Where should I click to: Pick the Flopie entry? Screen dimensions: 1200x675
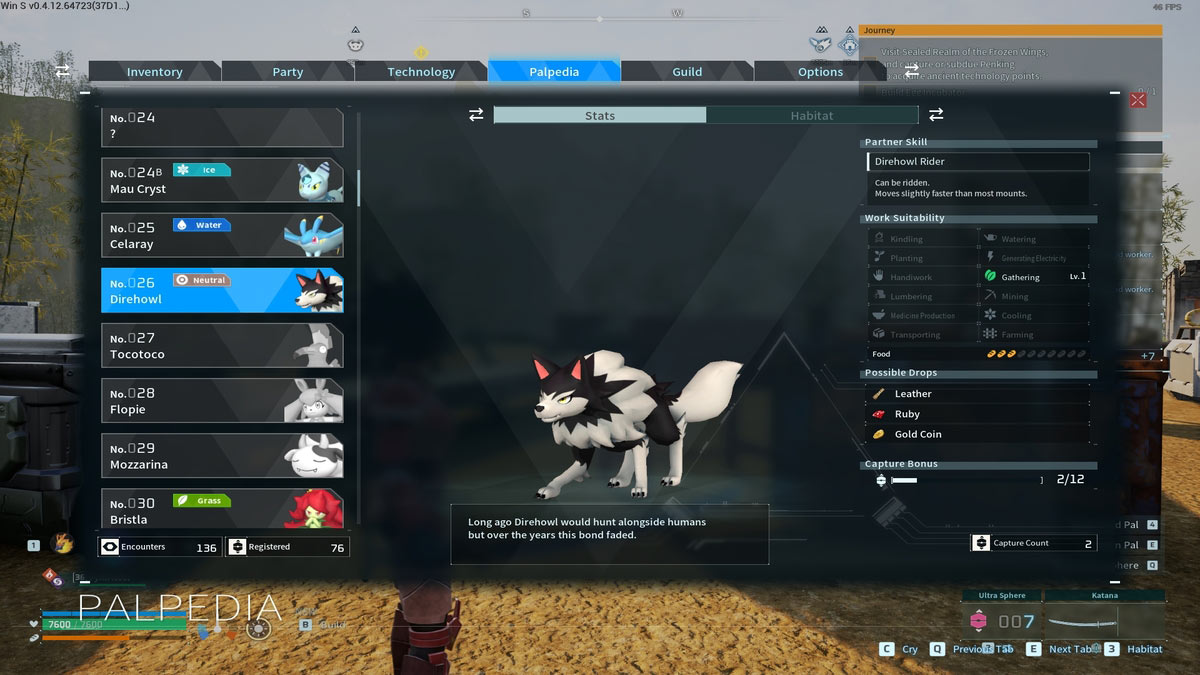point(222,401)
